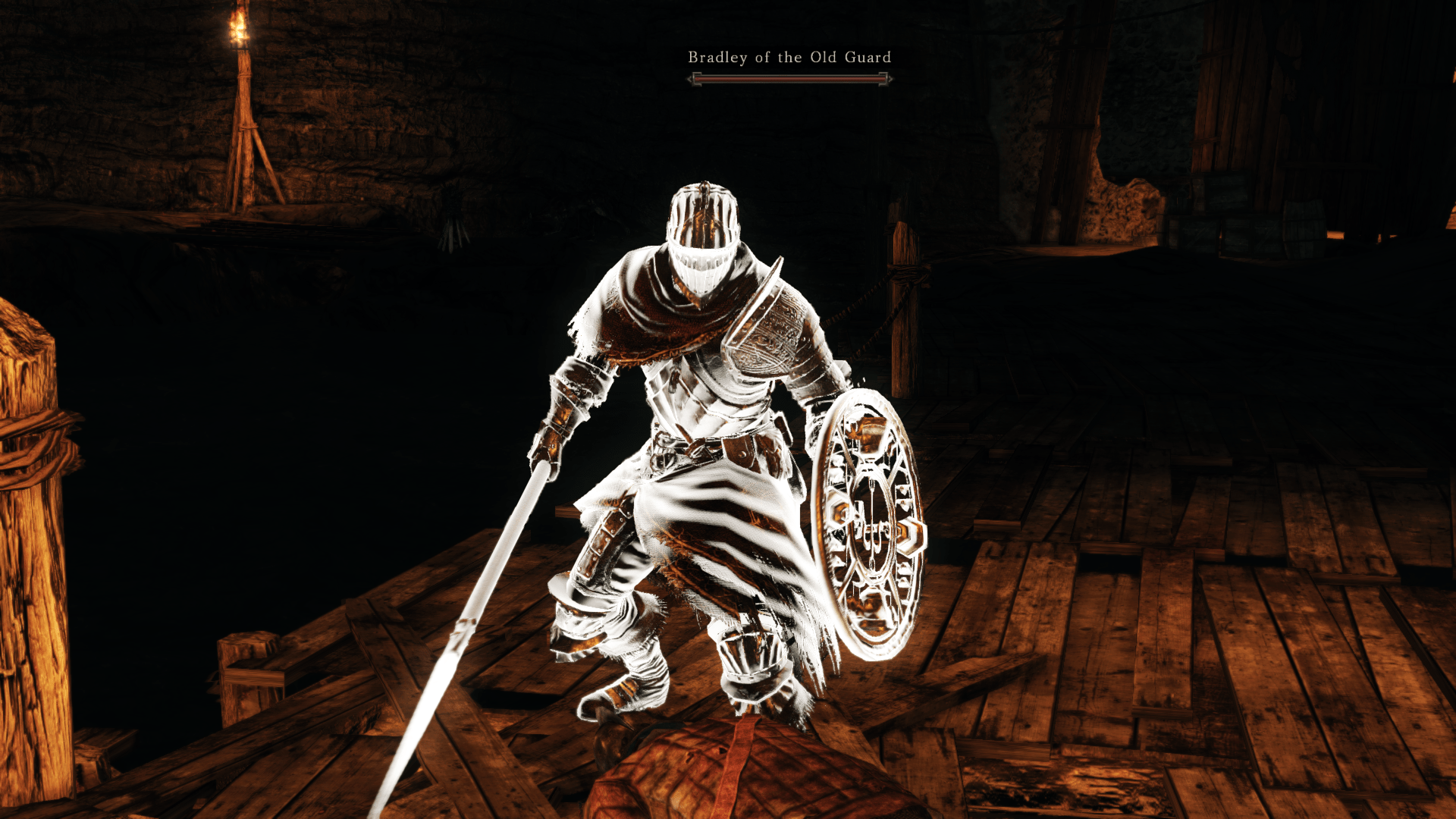Click the red tick mark on the health bar
Image resolution: width=1456 pixels, height=819 pixels.
697,78
